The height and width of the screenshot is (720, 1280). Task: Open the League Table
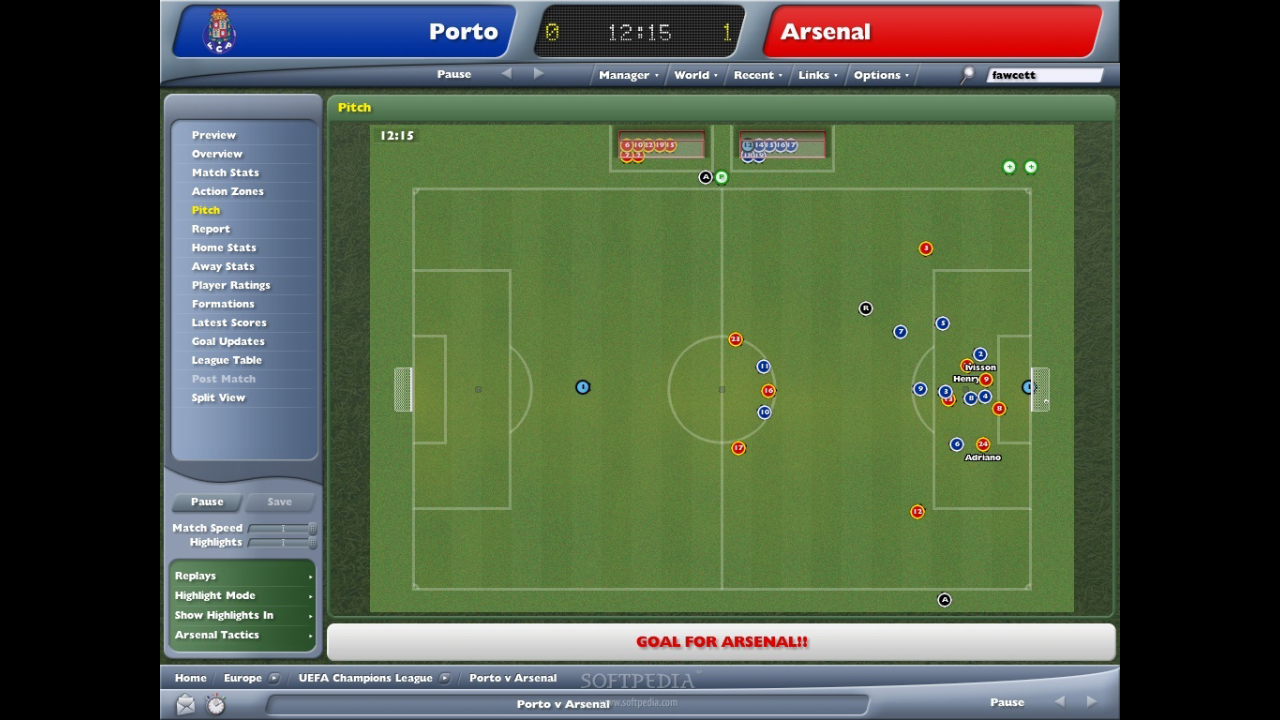[x=226, y=360]
